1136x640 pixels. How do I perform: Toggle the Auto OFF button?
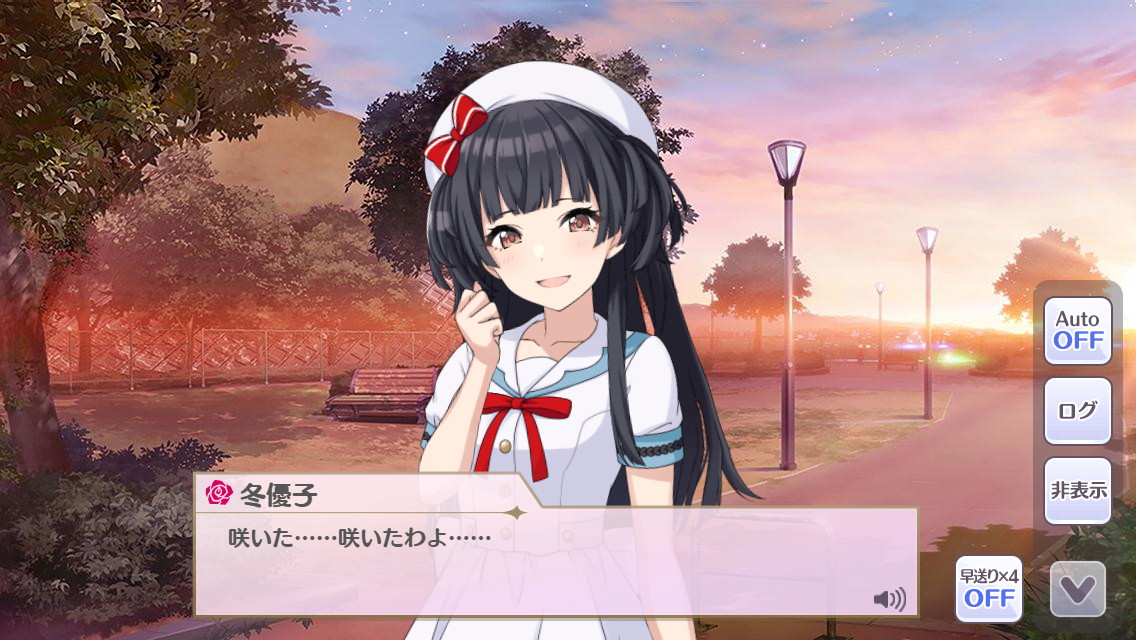tap(1078, 330)
